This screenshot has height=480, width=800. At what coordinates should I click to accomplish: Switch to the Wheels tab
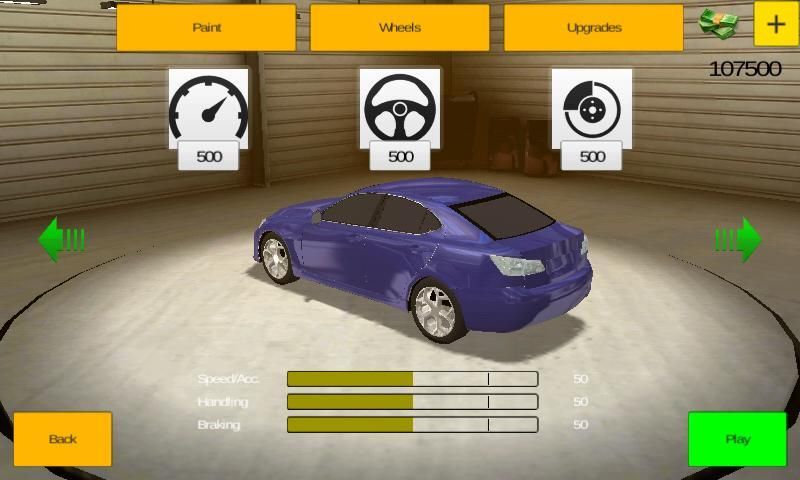399,28
